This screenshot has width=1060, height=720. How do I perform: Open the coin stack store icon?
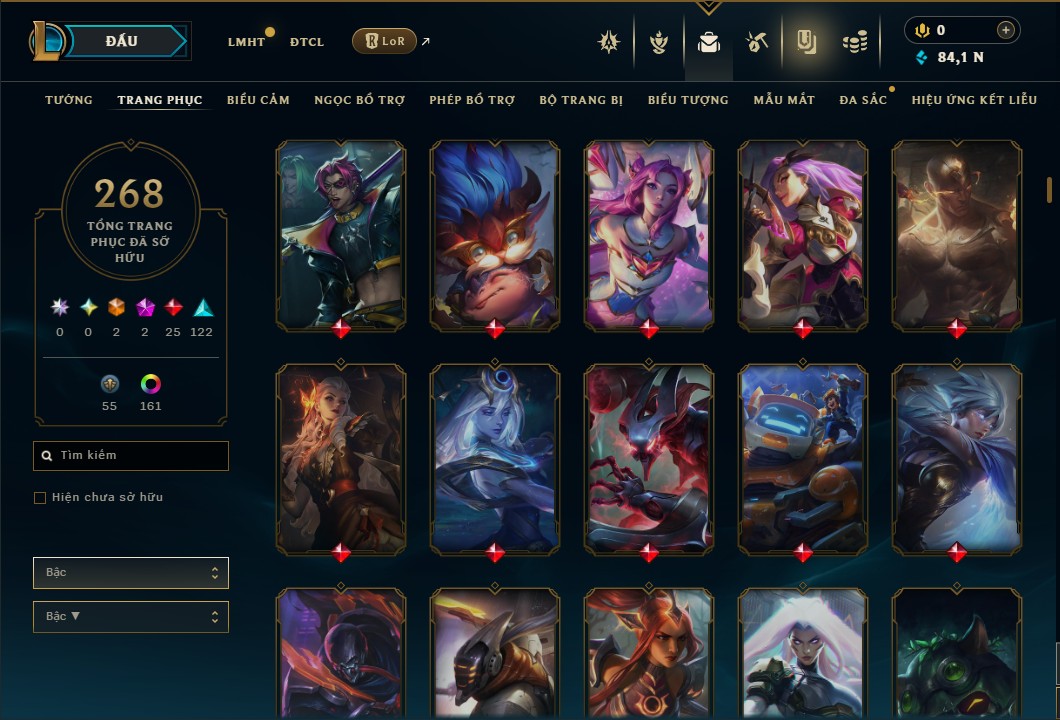click(854, 42)
